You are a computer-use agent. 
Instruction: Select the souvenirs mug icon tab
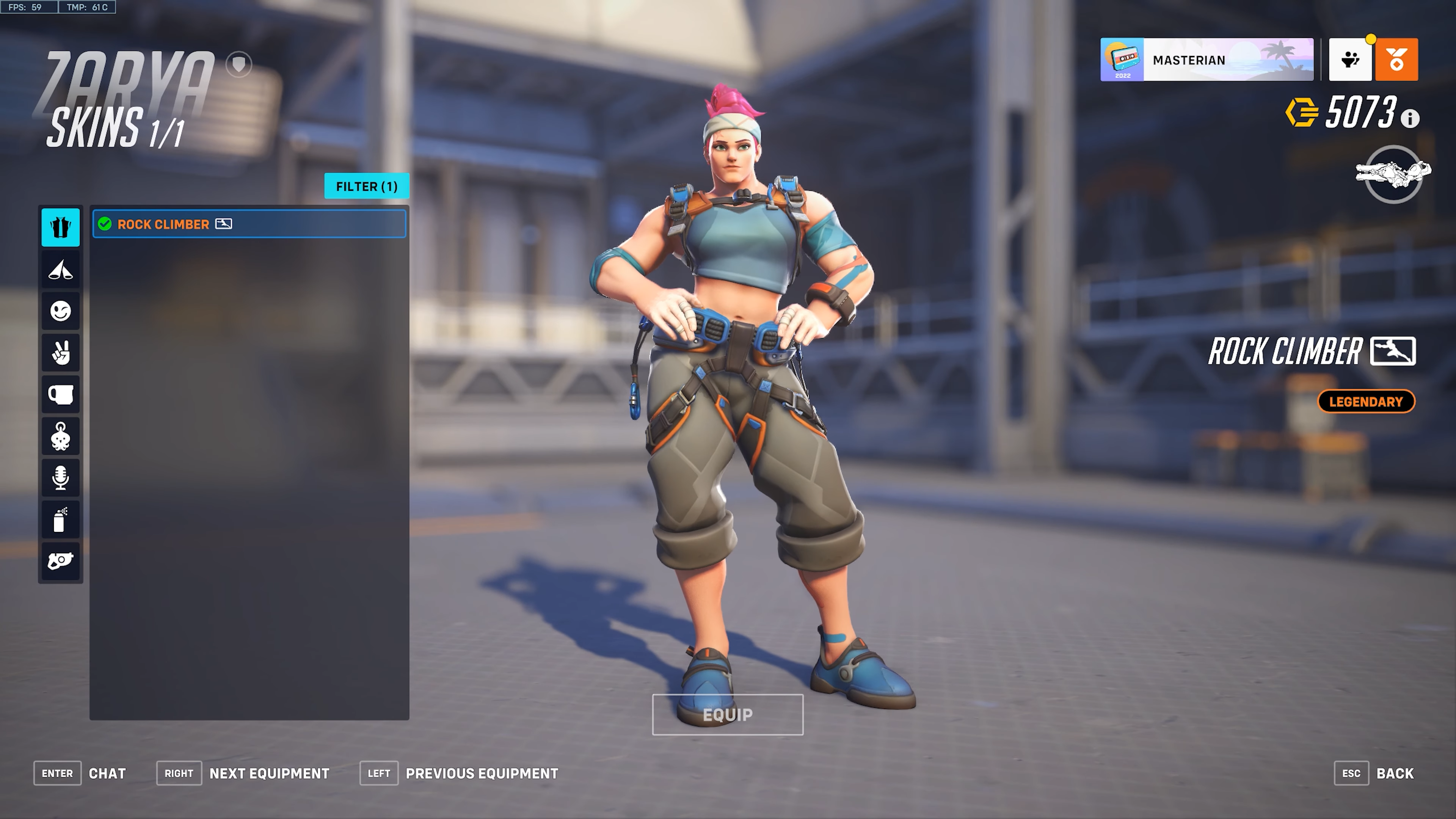61,394
